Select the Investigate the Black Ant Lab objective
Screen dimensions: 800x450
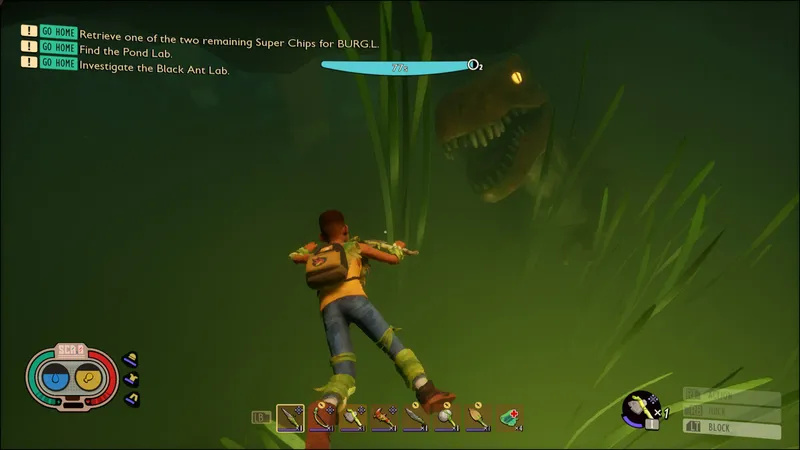click(155, 64)
